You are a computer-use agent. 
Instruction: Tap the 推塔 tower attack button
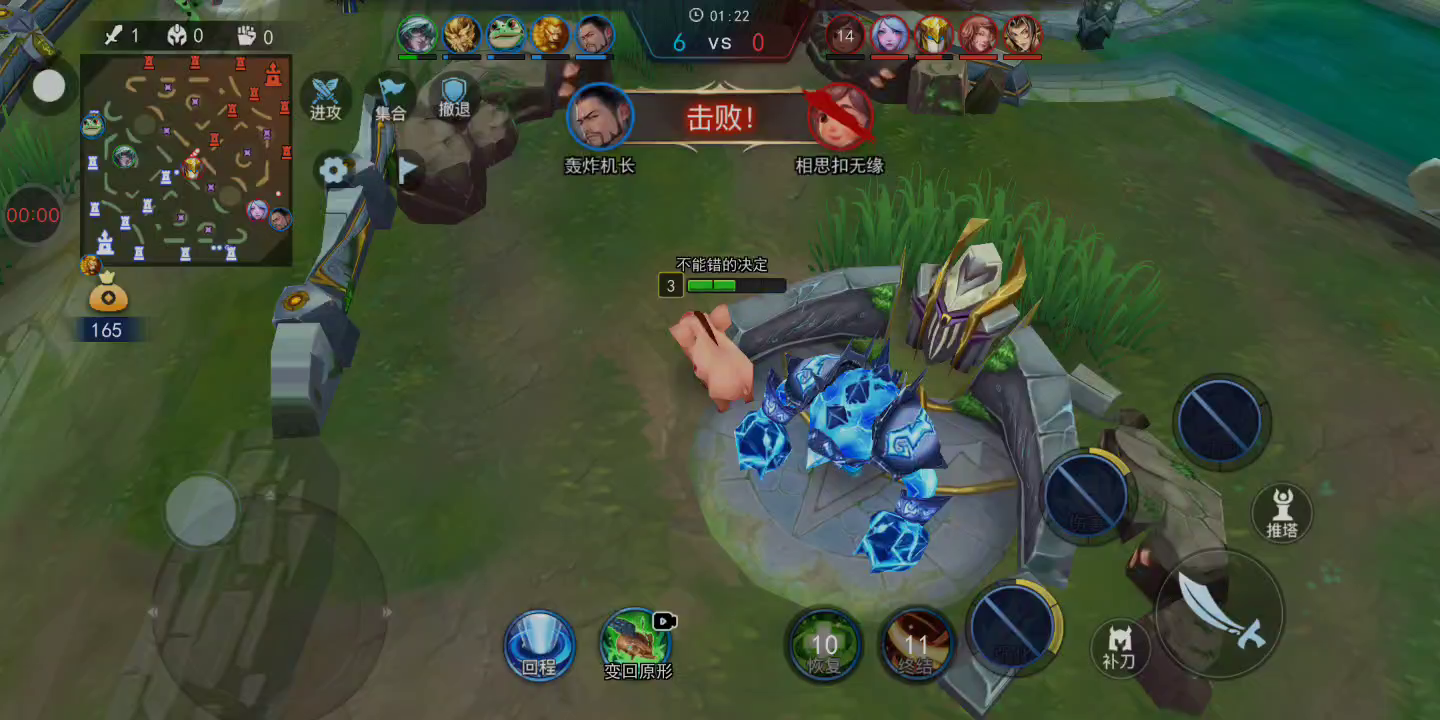coord(1282,512)
